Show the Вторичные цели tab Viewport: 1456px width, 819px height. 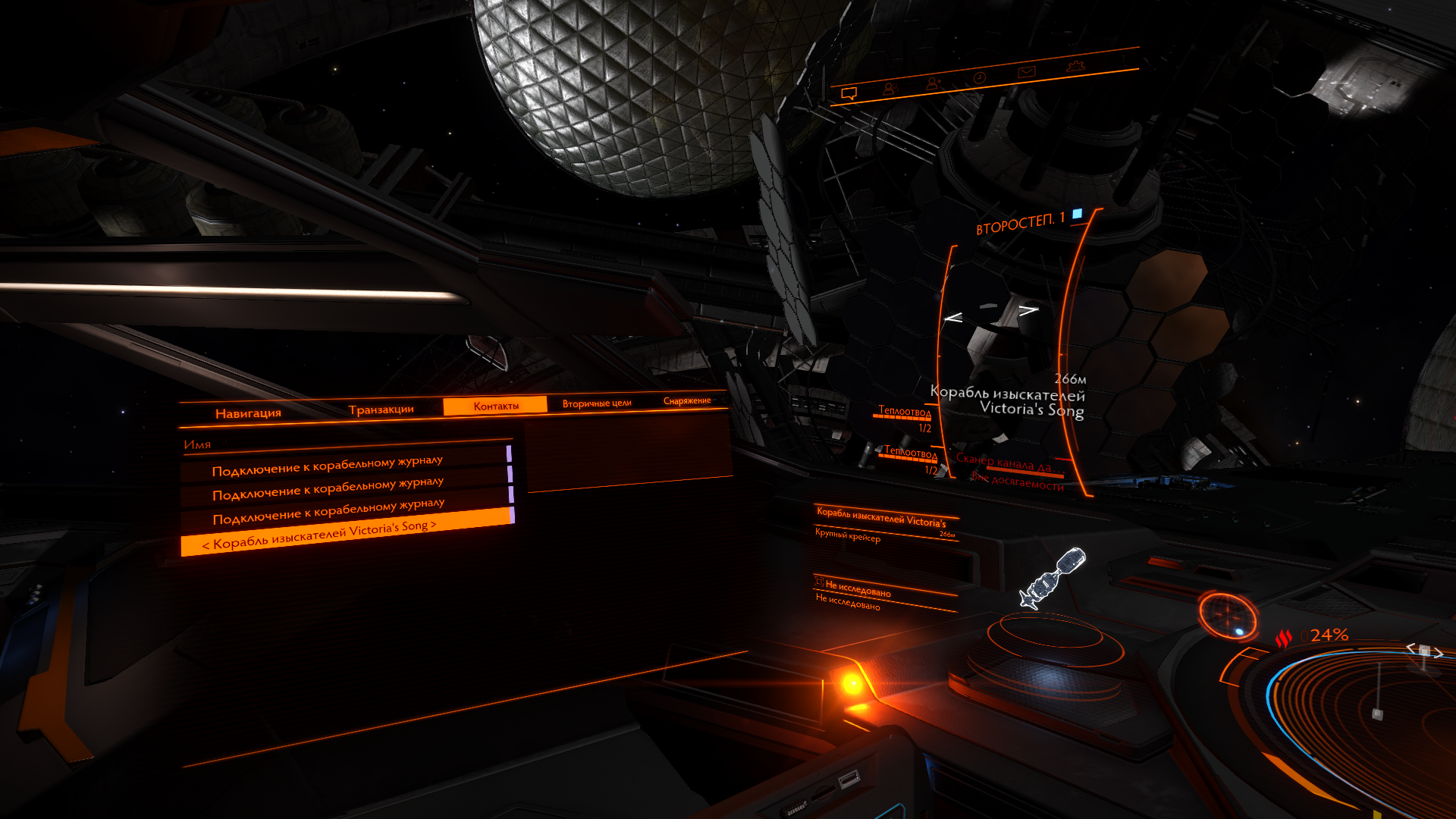coord(597,403)
